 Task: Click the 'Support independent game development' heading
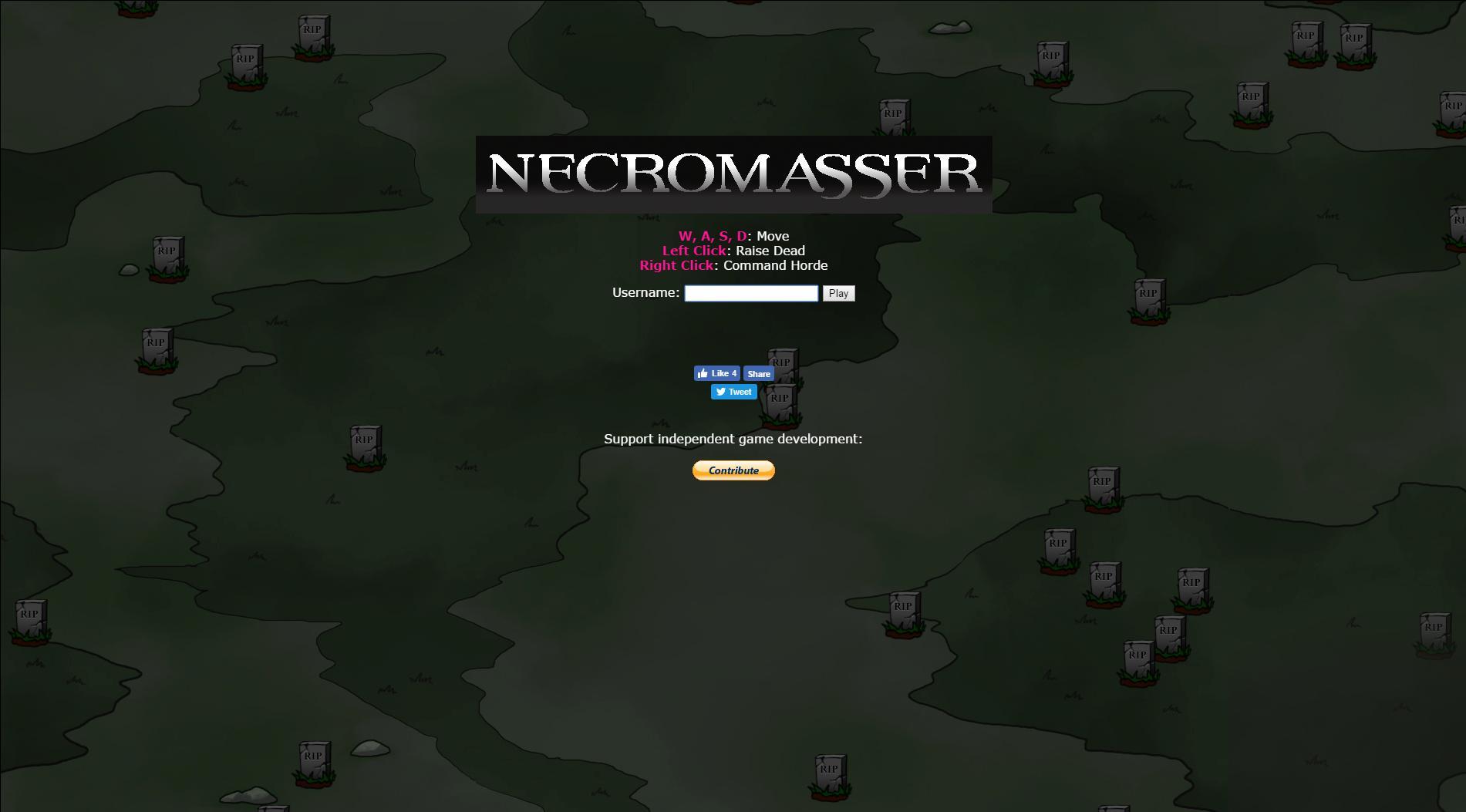(733, 438)
